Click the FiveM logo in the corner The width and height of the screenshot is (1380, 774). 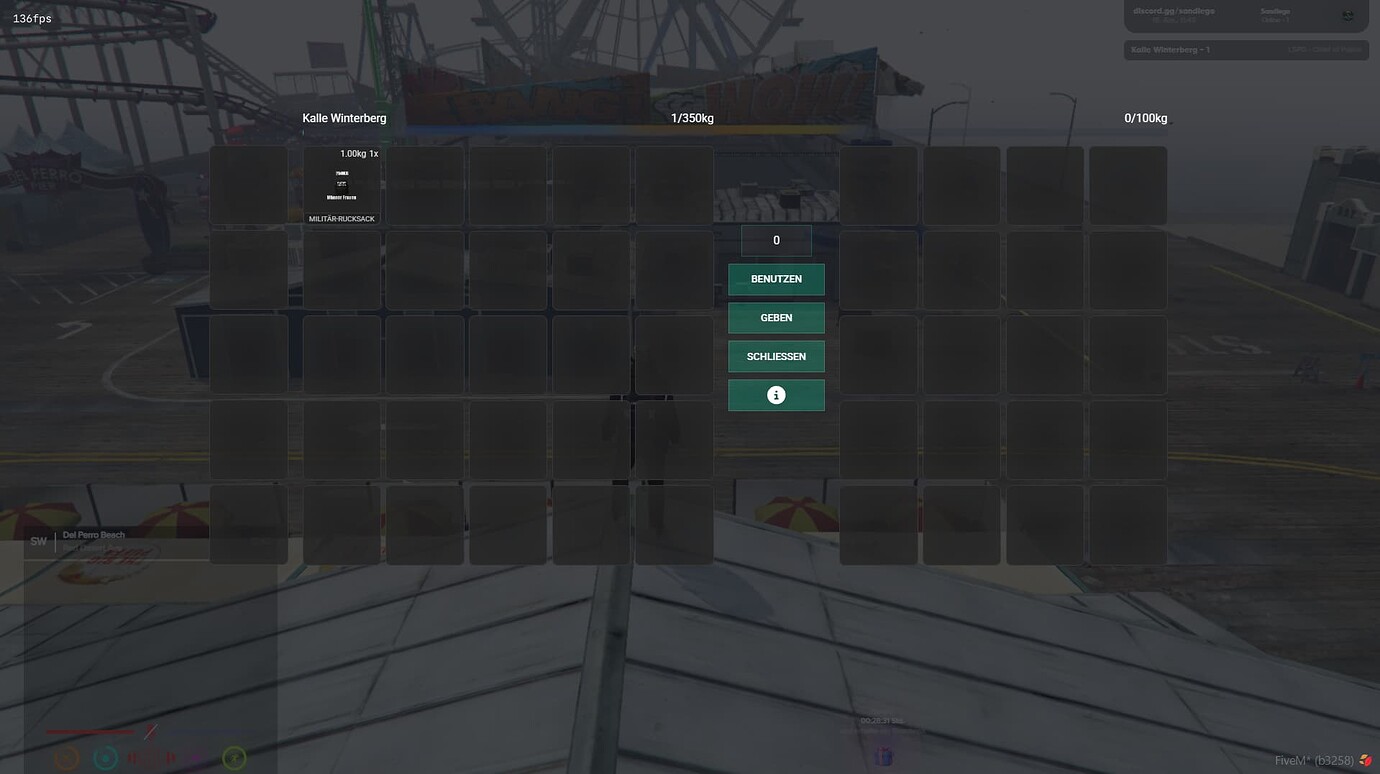point(1365,759)
